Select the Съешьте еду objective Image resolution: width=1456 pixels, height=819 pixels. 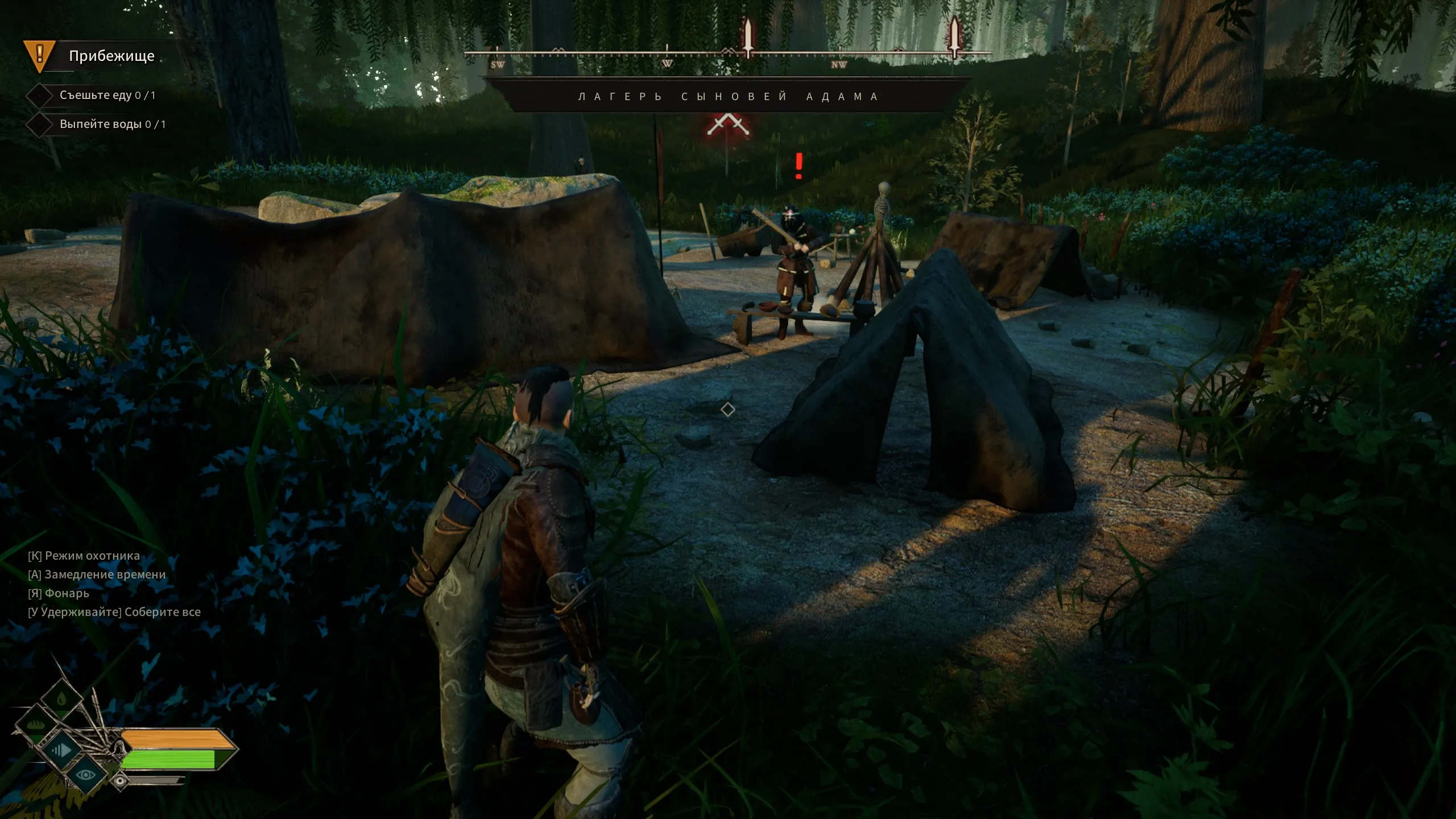pos(107,95)
